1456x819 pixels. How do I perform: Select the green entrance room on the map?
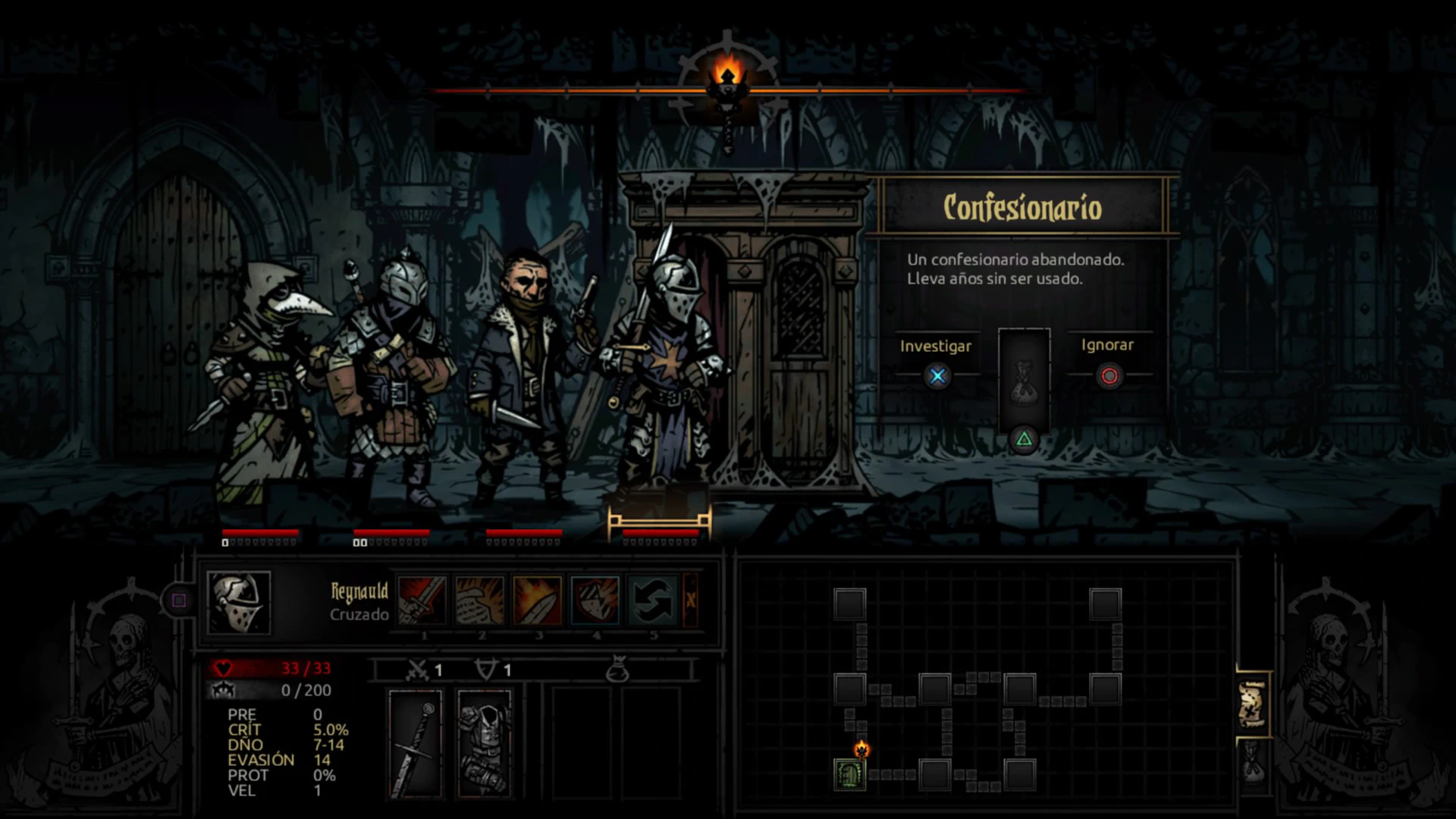[x=849, y=774]
